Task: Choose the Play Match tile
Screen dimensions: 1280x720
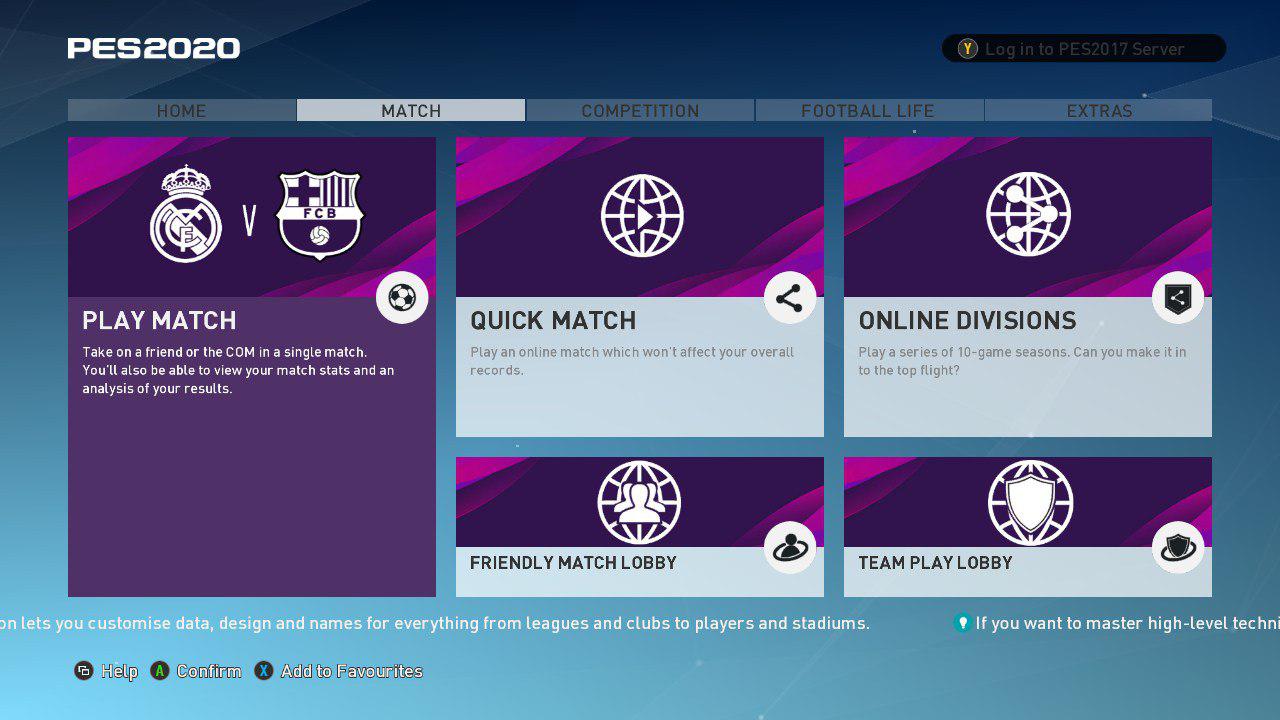Action: click(251, 366)
